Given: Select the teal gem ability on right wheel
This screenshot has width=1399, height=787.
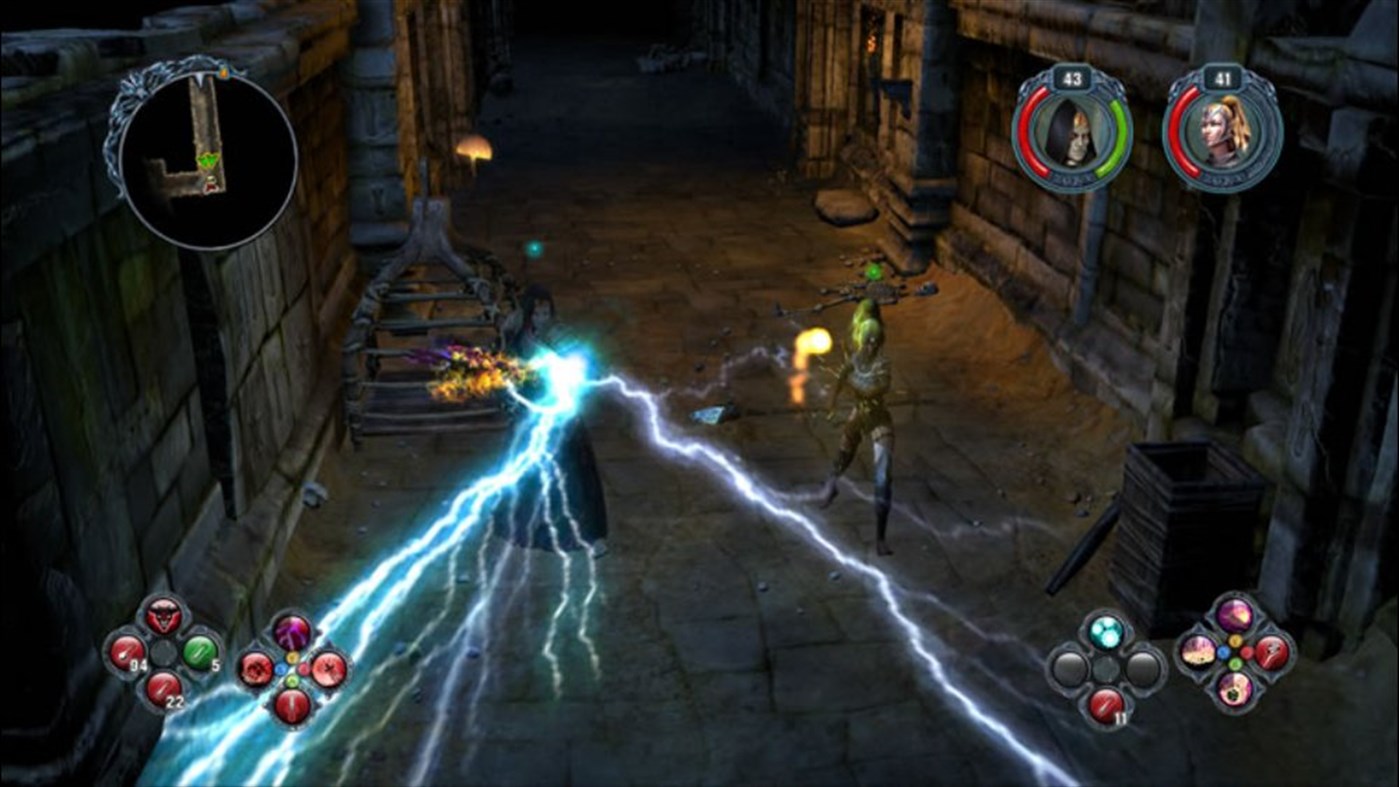Looking at the screenshot, I should click(1105, 632).
